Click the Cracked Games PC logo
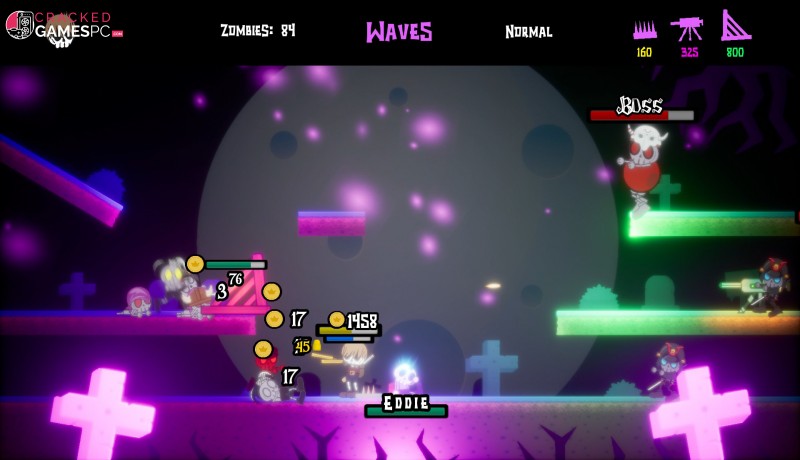Screen dimensions: 800x460 pos(62,26)
